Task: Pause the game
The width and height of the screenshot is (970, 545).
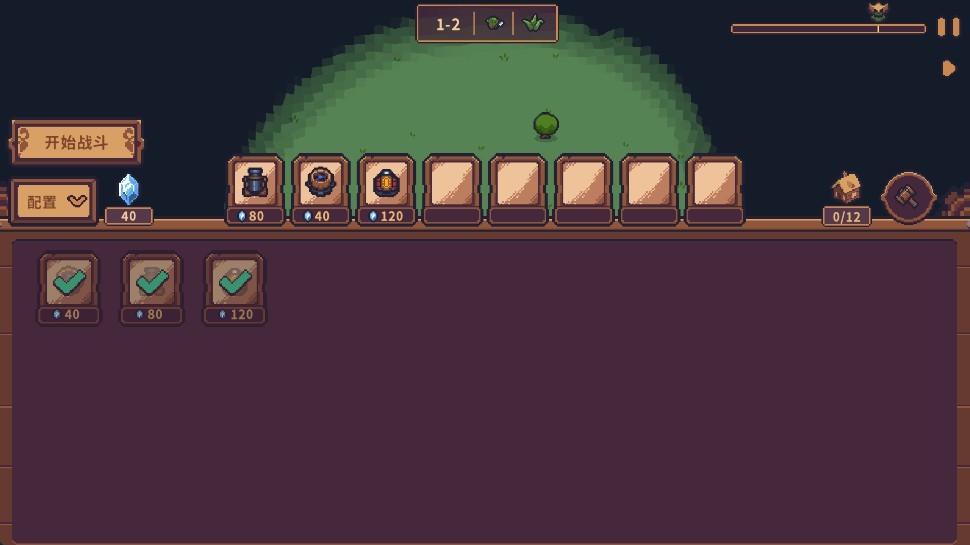Action: pos(947,27)
